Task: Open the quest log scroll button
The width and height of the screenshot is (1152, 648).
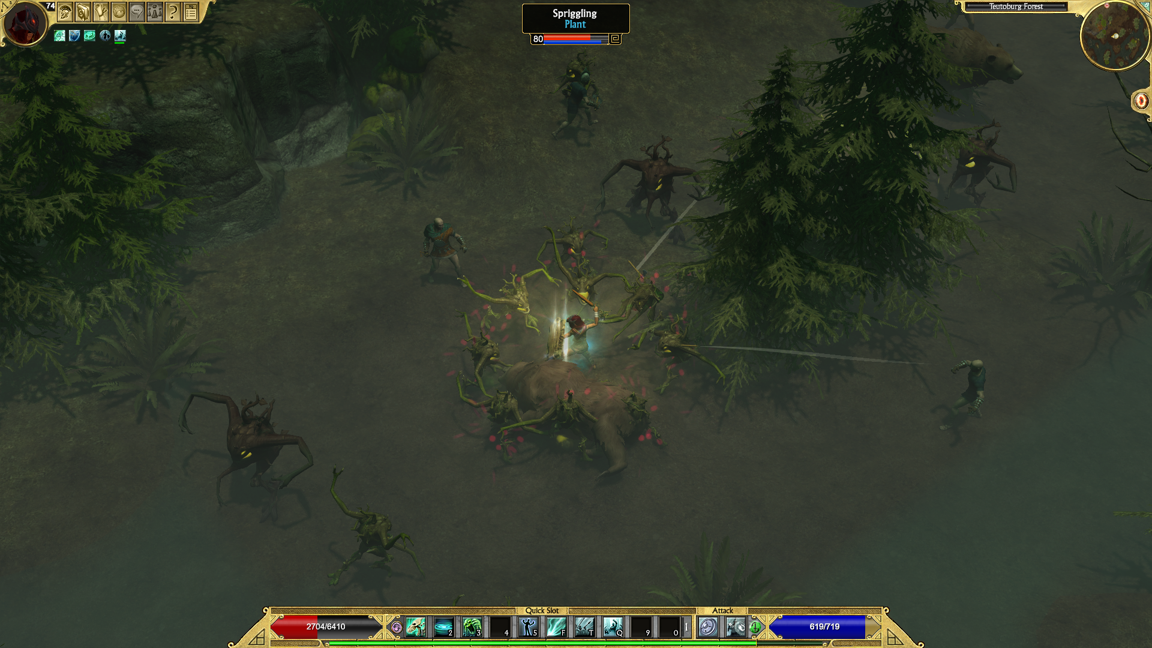Action: pos(83,12)
